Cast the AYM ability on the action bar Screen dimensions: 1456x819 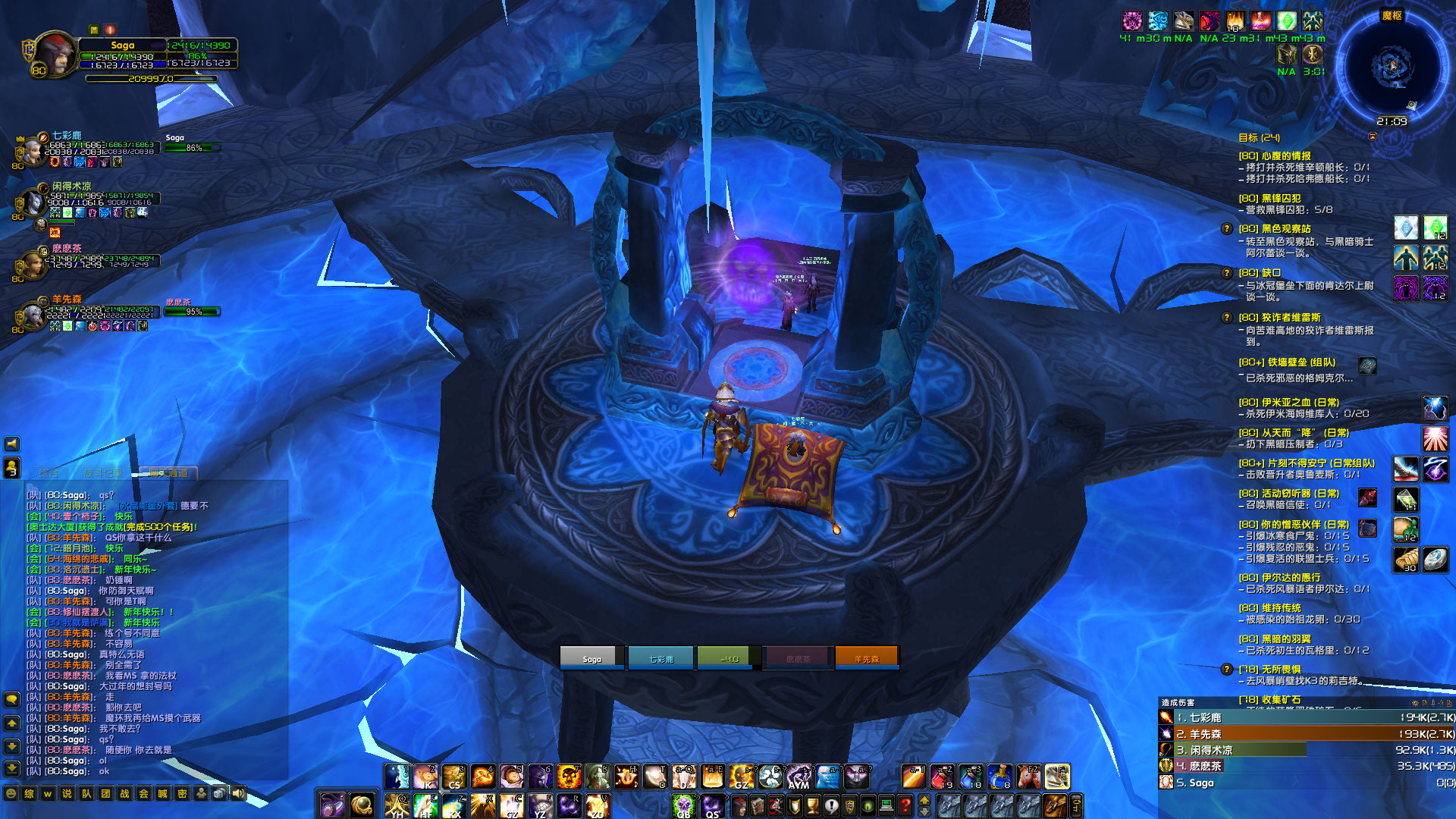[x=798, y=778]
